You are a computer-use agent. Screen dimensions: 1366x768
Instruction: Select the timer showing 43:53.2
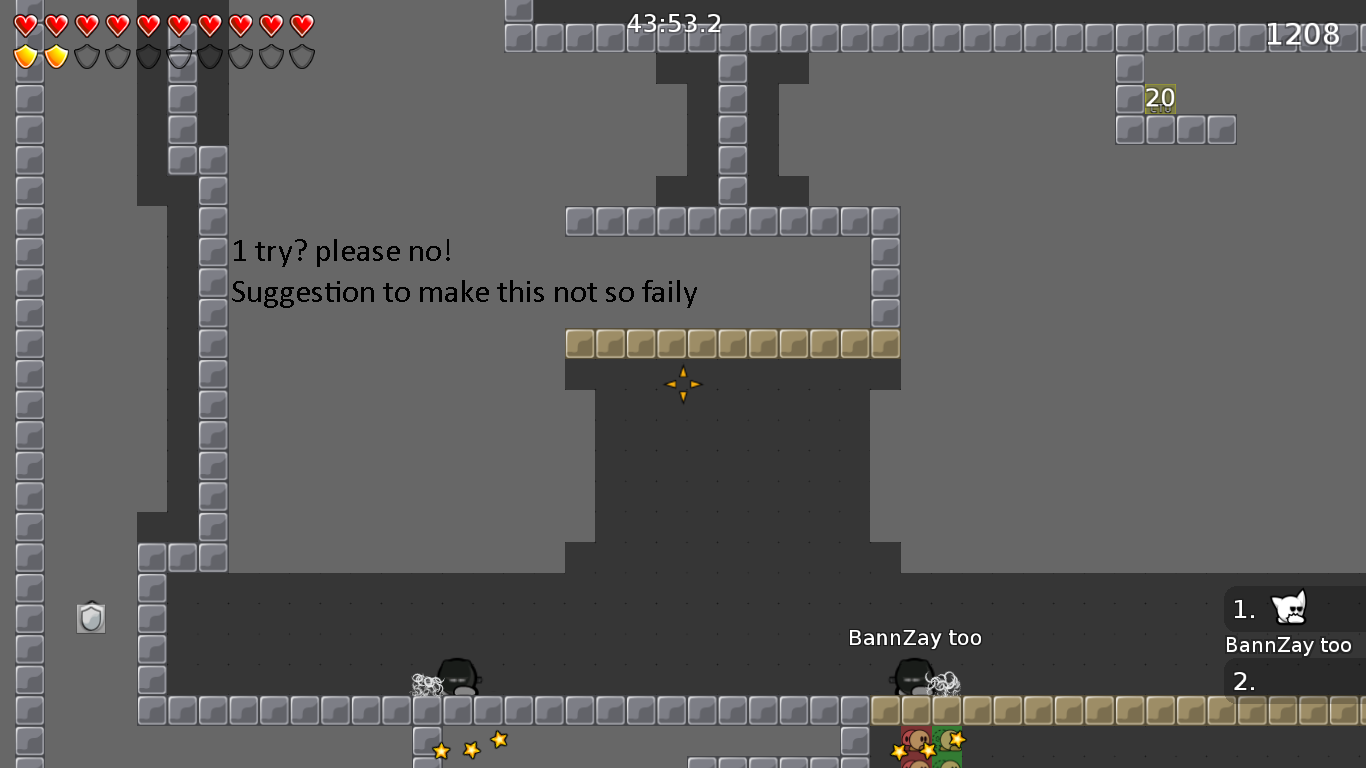tap(672, 24)
